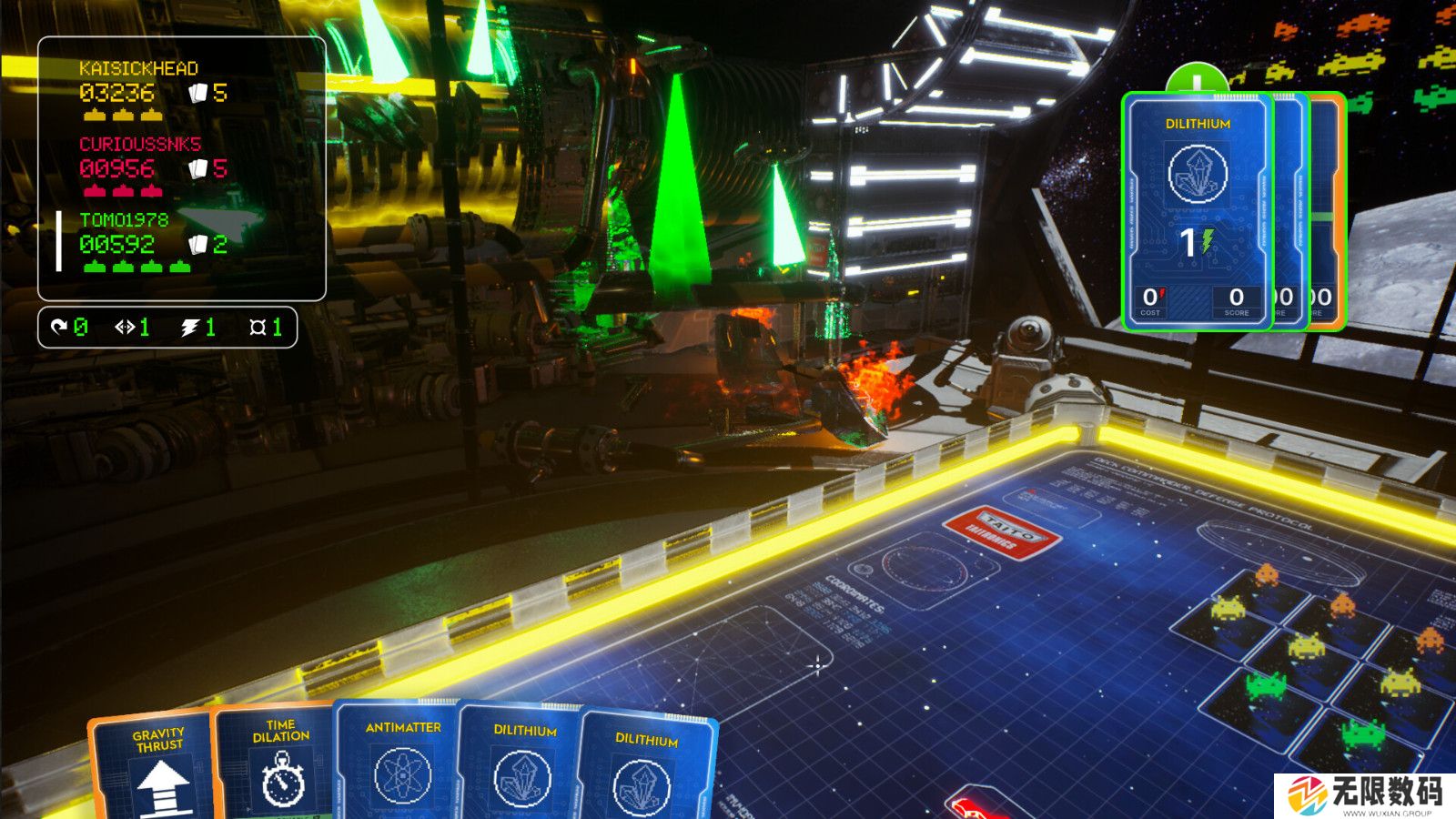Screen dimensions: 1456x819
Task: Play the Time Dilation card
Action: click(276, 764)
